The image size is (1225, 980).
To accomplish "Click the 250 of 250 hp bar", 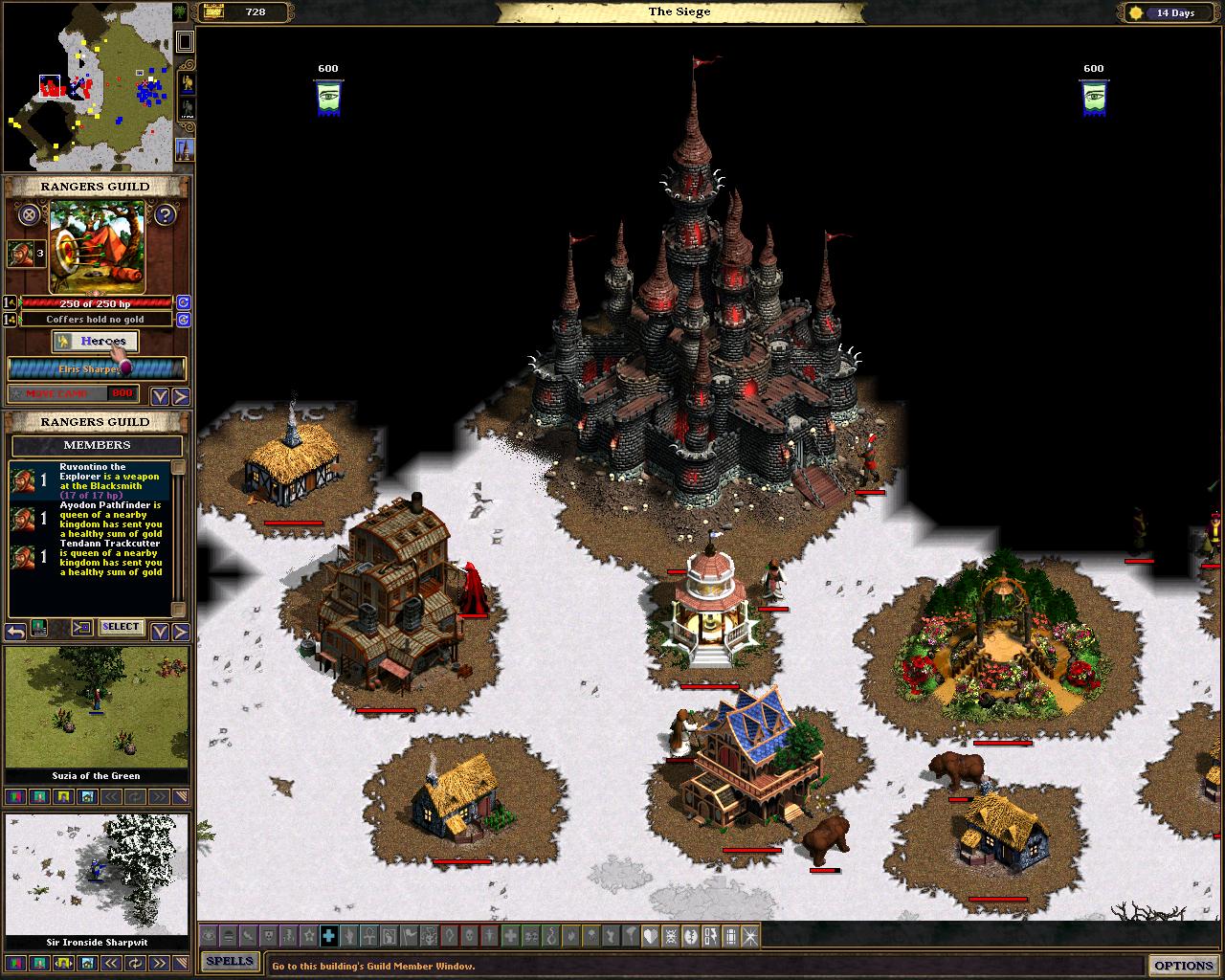I will (x=96, y=303).
